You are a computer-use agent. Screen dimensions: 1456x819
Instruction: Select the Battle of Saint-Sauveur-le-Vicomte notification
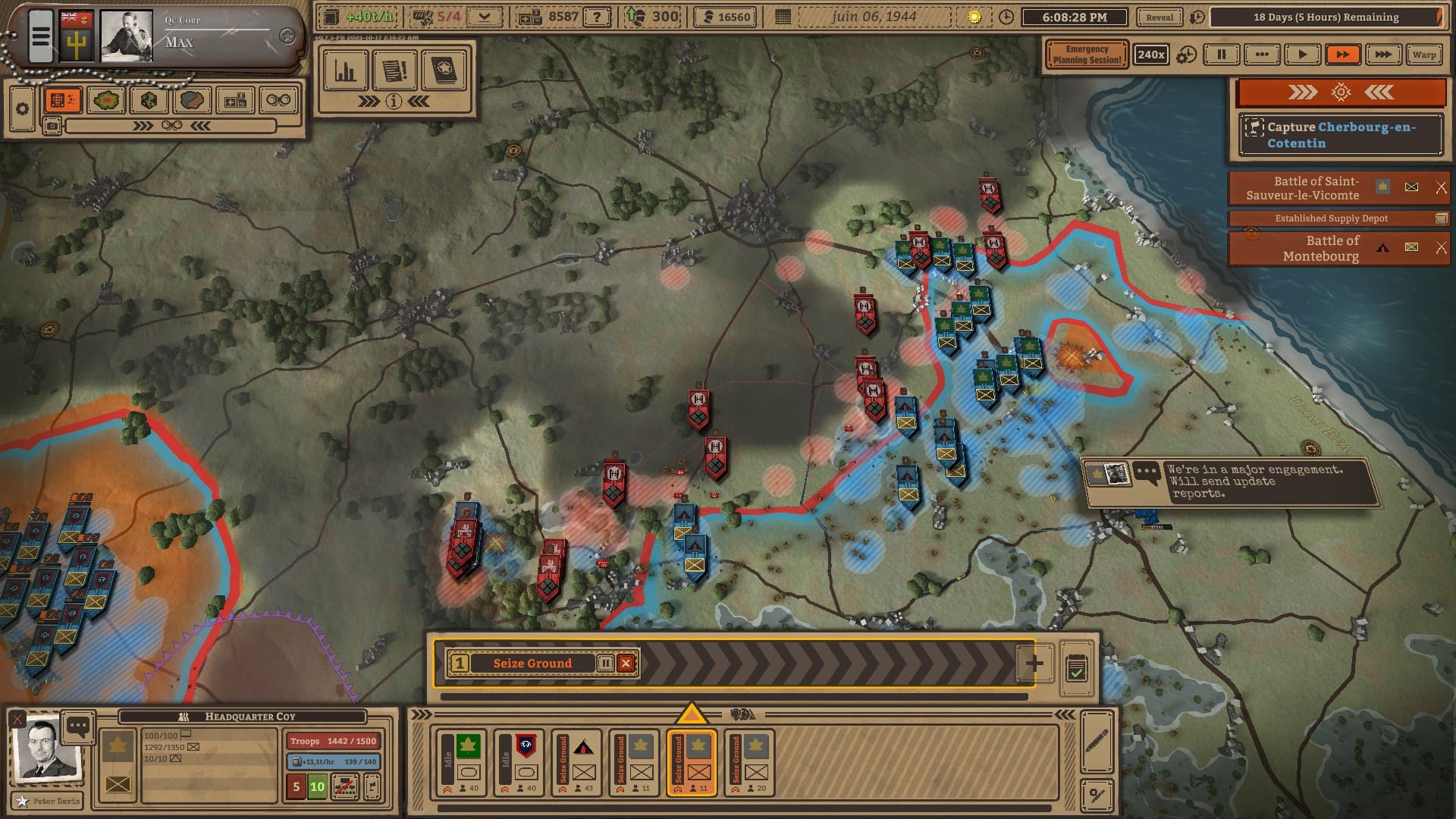click(x=1316, y=188)
